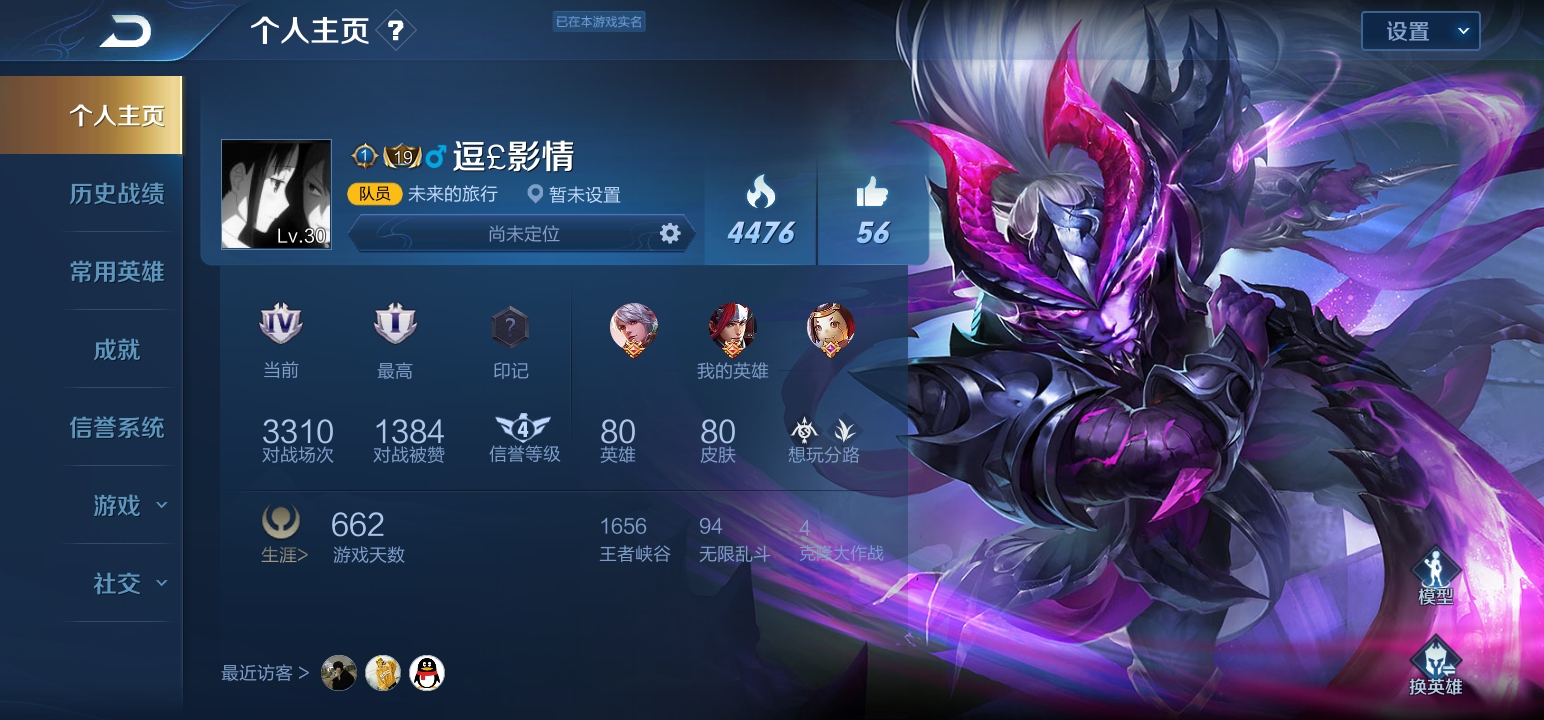Open the 尚未定位 gear settings
Viewport: 1544px width, 720px height.
(670, 233)
